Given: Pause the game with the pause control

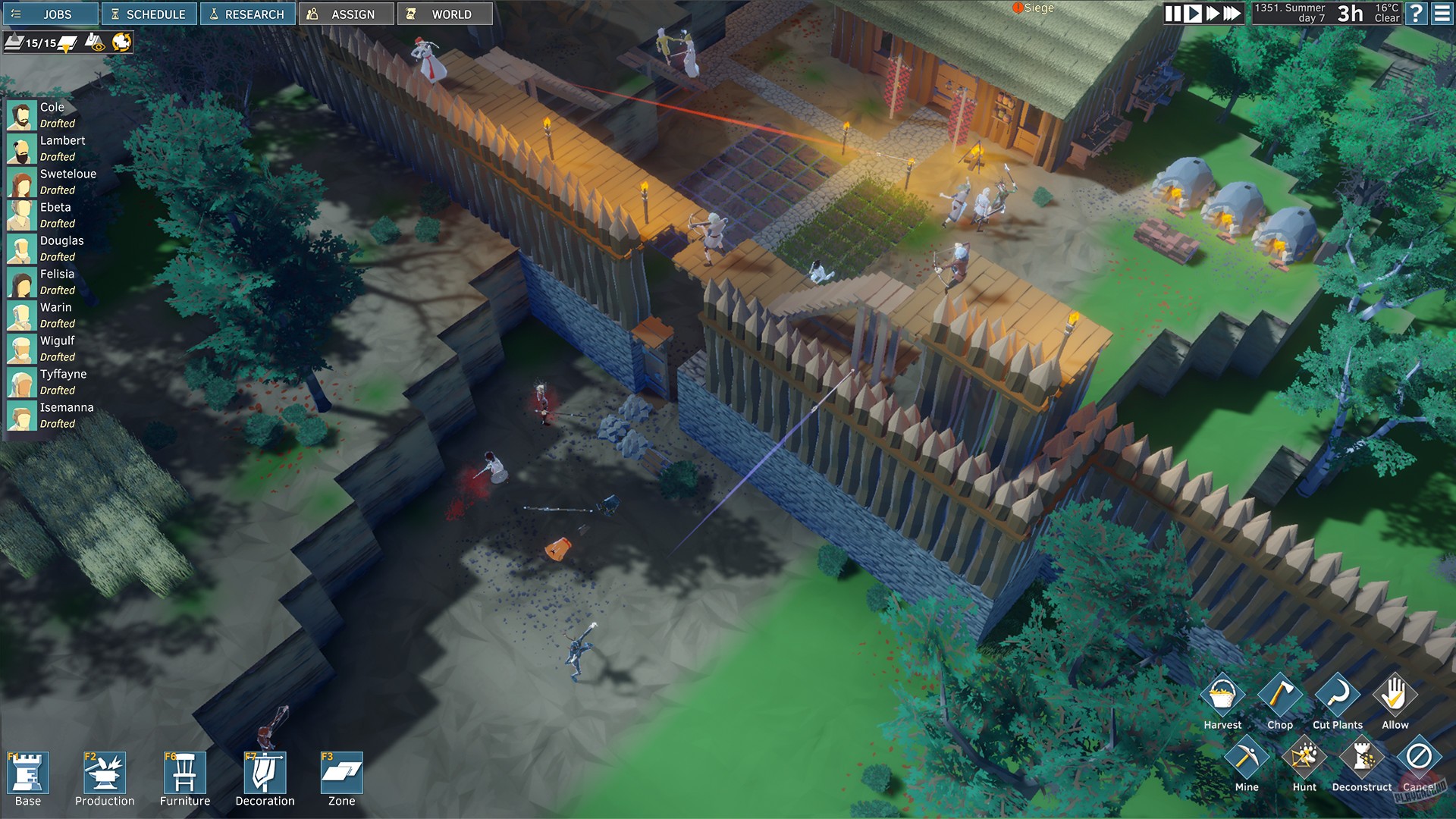Looking at the screenshot, I should click(1172, 13).
